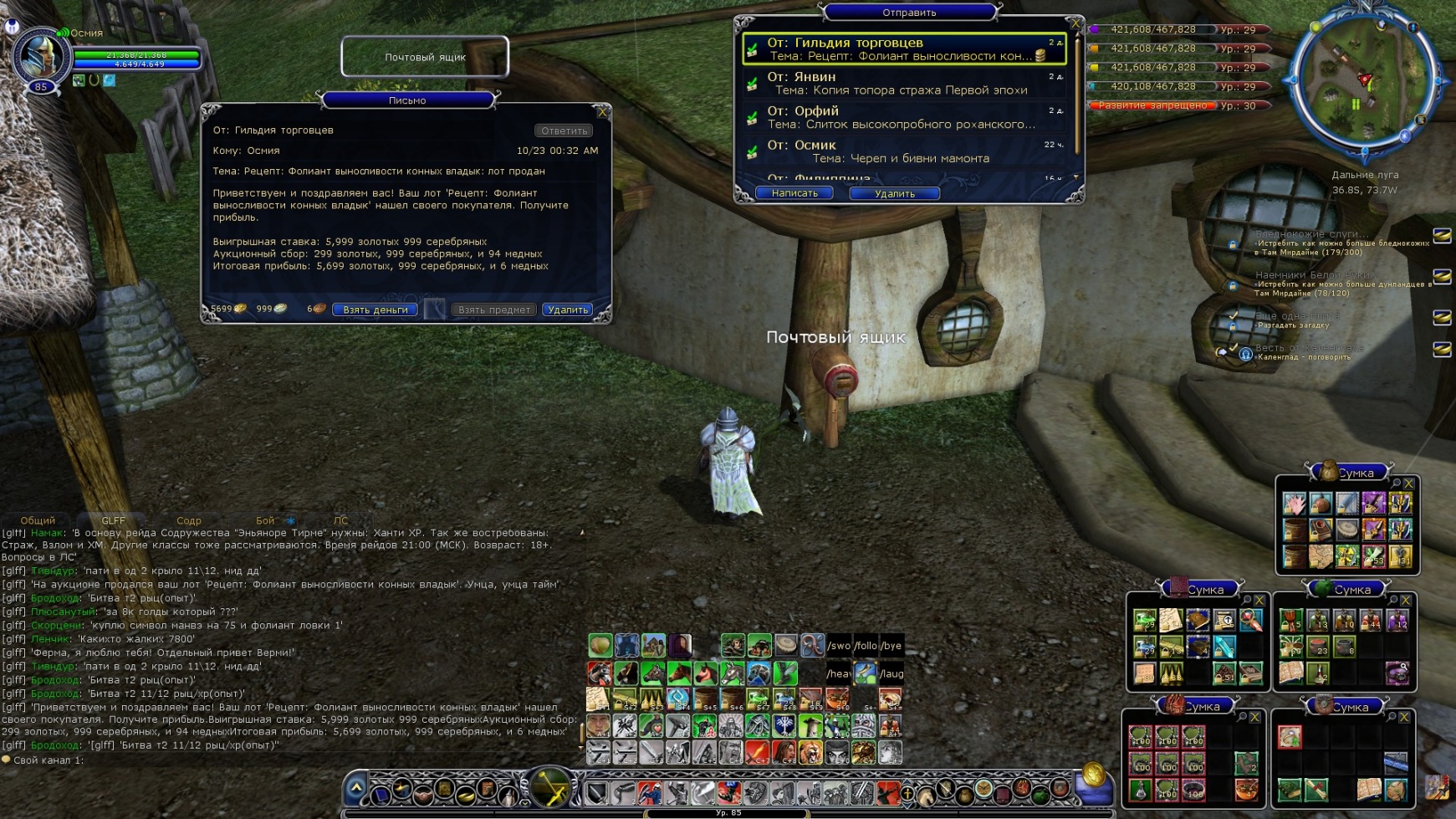This screenshot has width=1456, height=819.
Task: Select the "/bye" emote shortcut slot
Action: pos(891,645)
